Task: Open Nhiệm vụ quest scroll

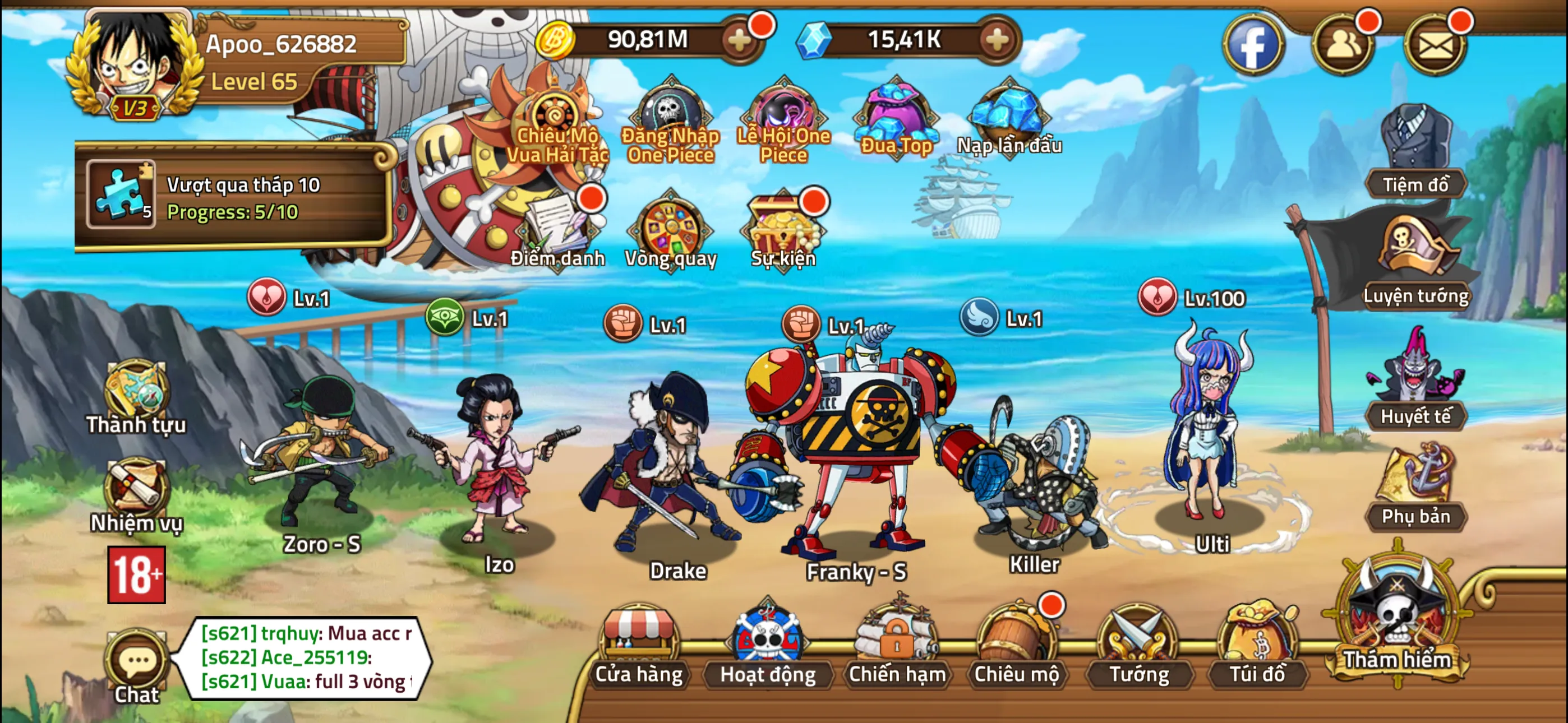Action: point(136,493)
